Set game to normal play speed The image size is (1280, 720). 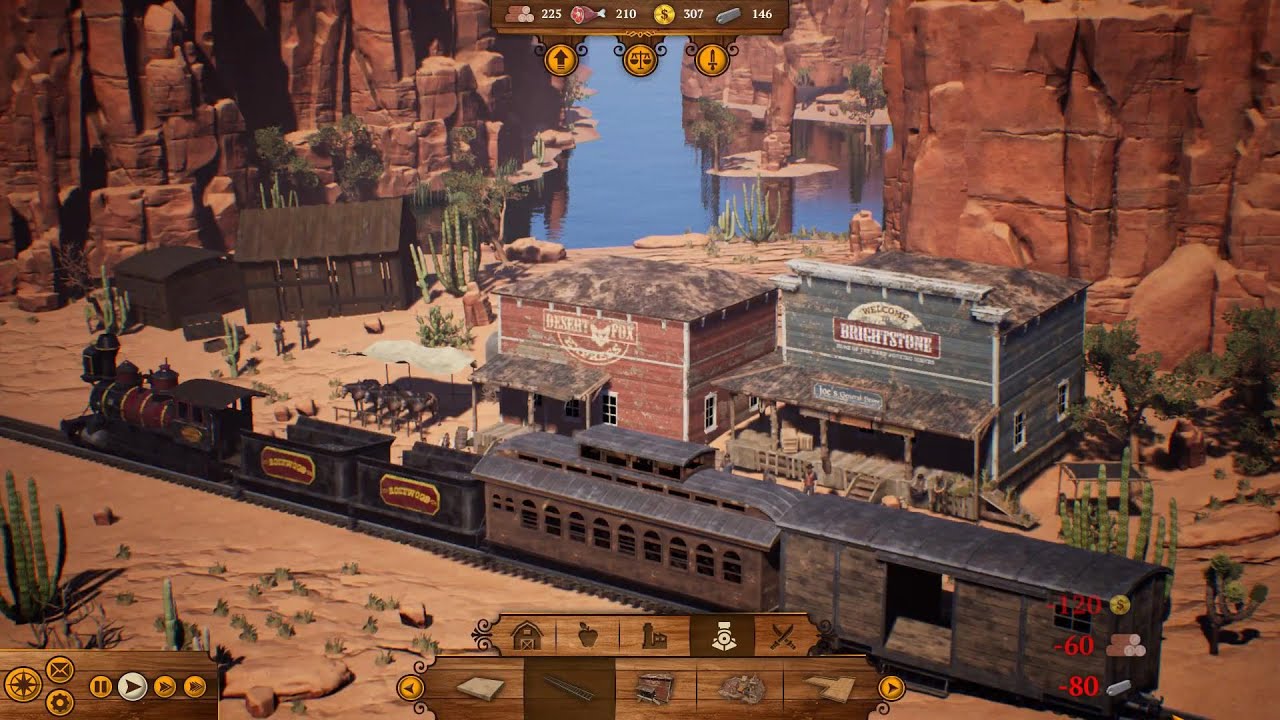(132, 686)
